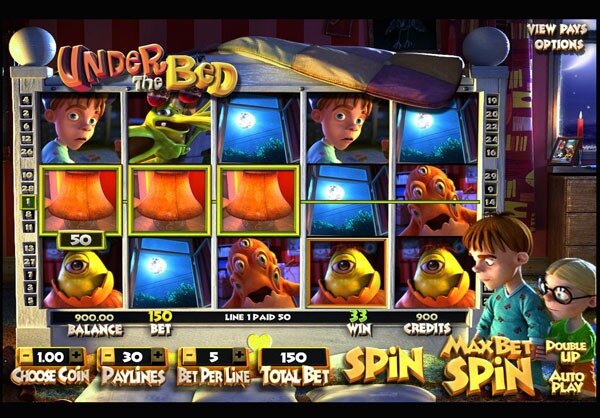Open the View Pays paytable
The height and width of the screenshot is (418, 600).
tap(557, 29)
